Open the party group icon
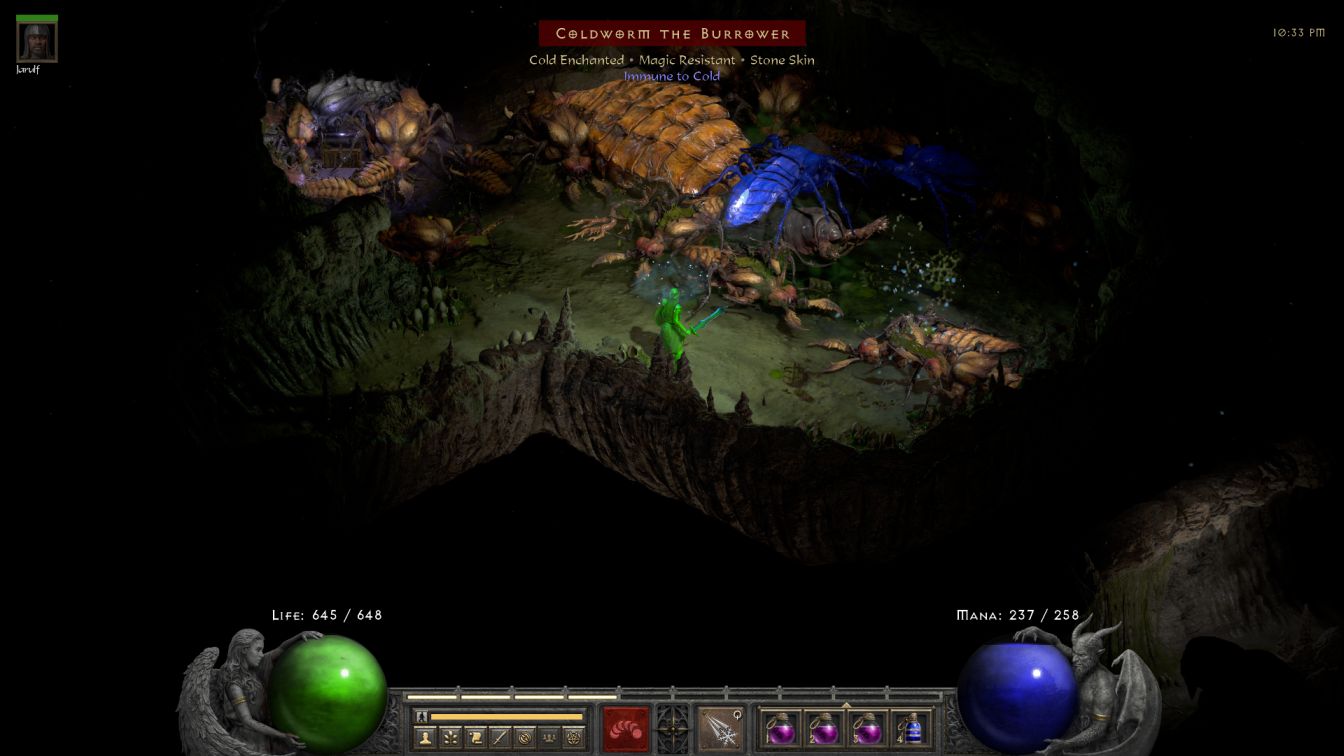1344x756 pixels. click(550, 738)
